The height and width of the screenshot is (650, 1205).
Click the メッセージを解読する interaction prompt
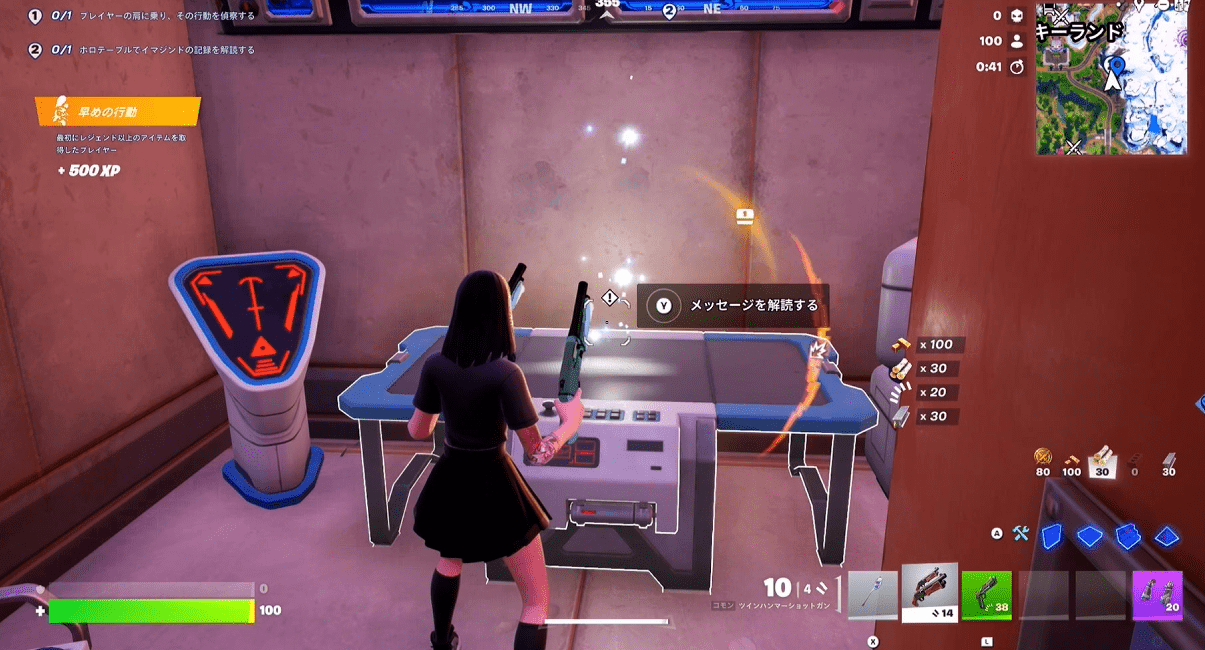(x=734, y=305)
